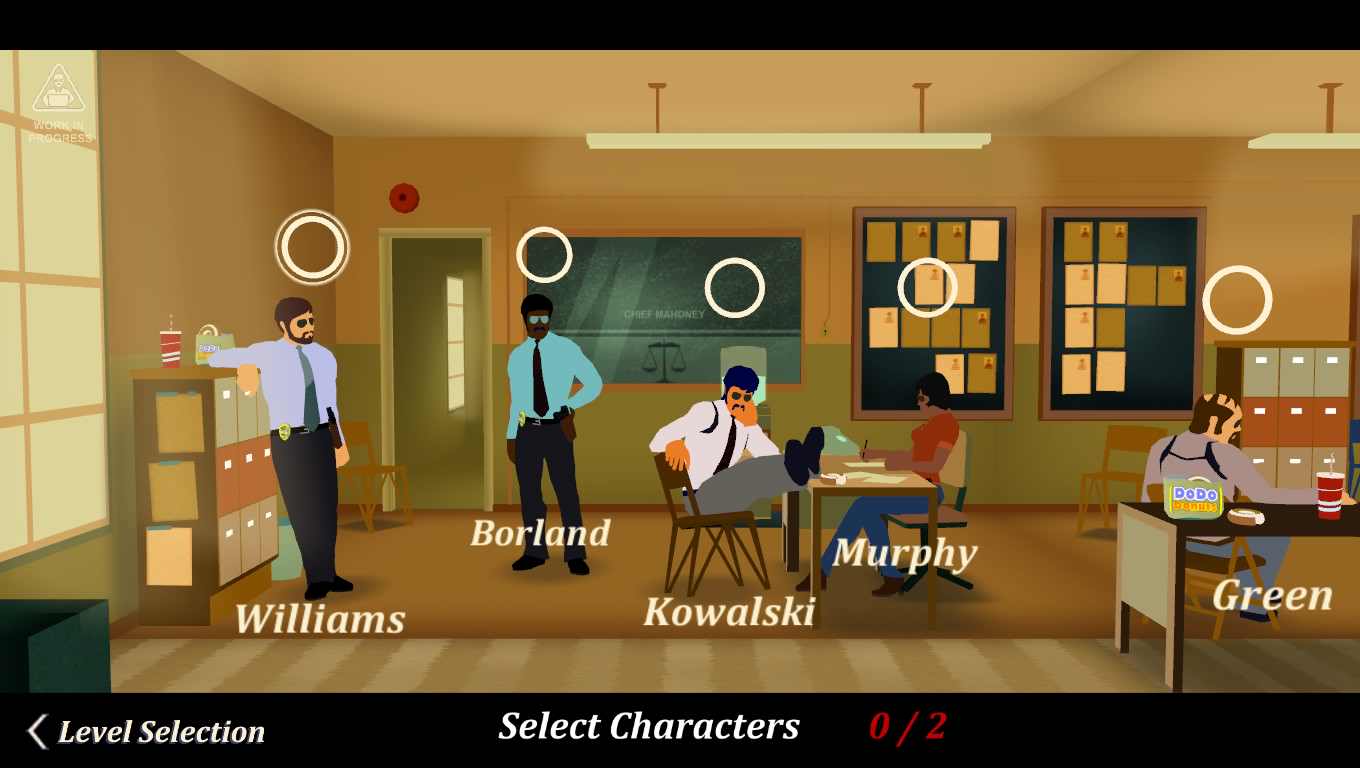Click the red 0 / 2 counter
1360x768 pixels.
[905, 726]
